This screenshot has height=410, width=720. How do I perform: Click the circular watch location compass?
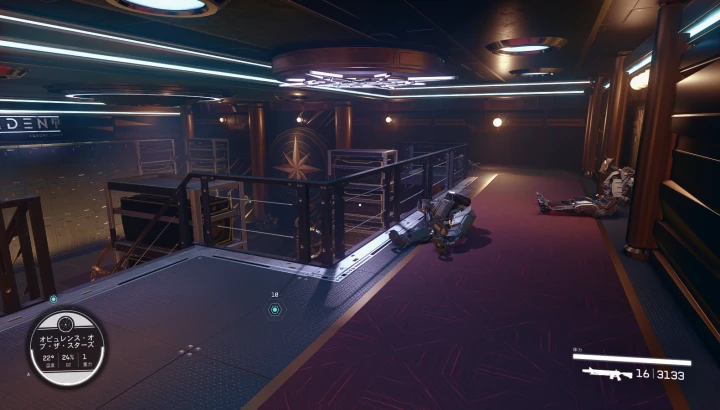[66, 346]
